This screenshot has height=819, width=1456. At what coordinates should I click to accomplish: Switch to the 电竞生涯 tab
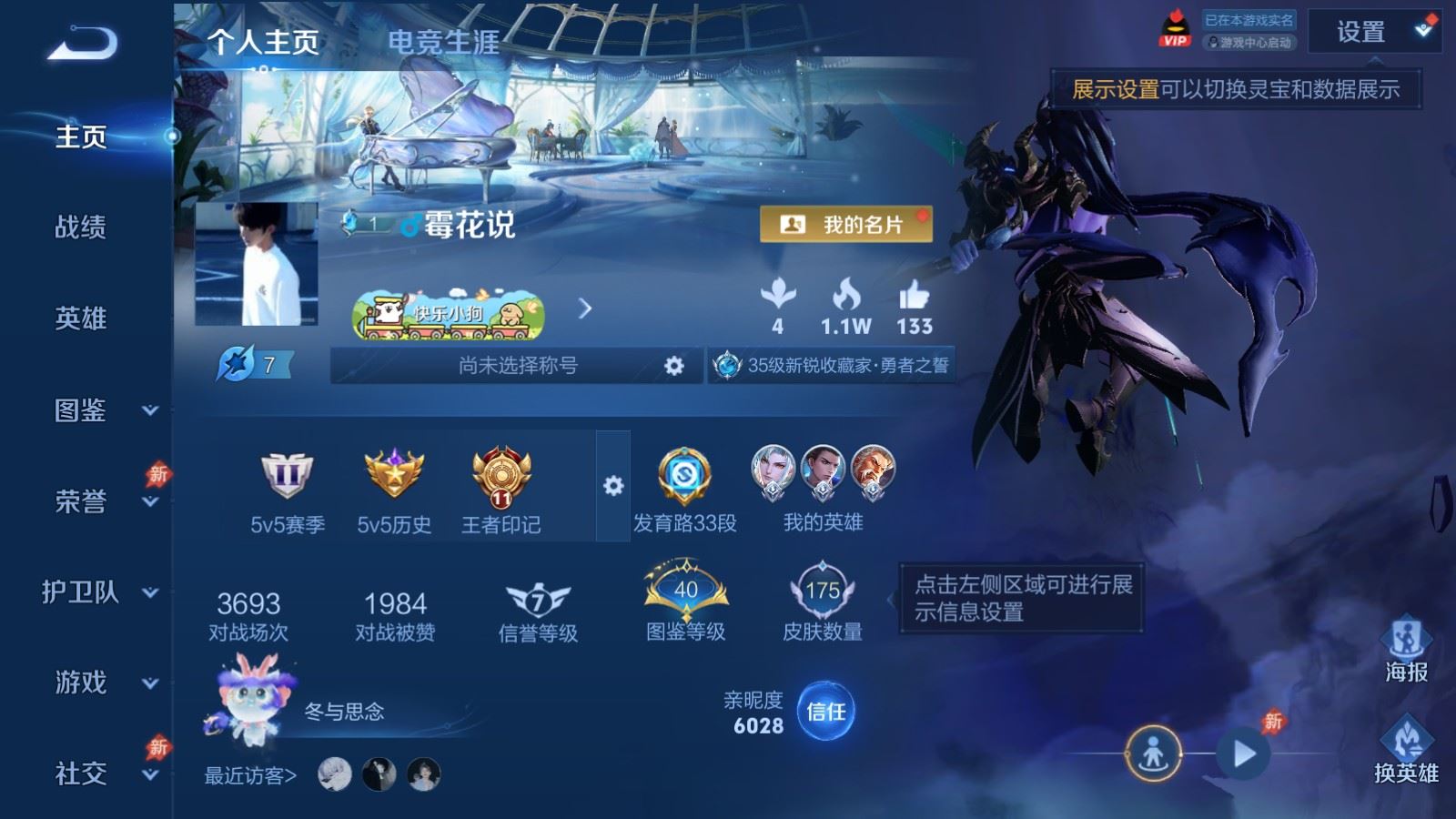coord(443,42)
